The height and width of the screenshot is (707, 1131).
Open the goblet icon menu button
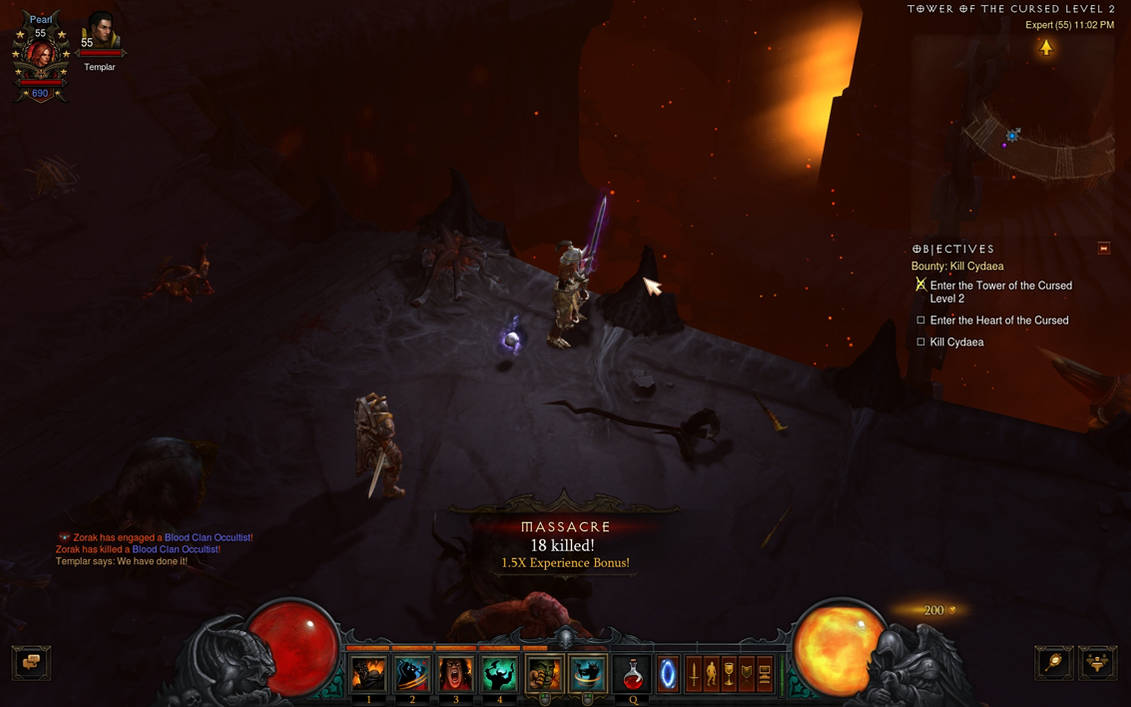pyautogui.click(x=729, y=674)
